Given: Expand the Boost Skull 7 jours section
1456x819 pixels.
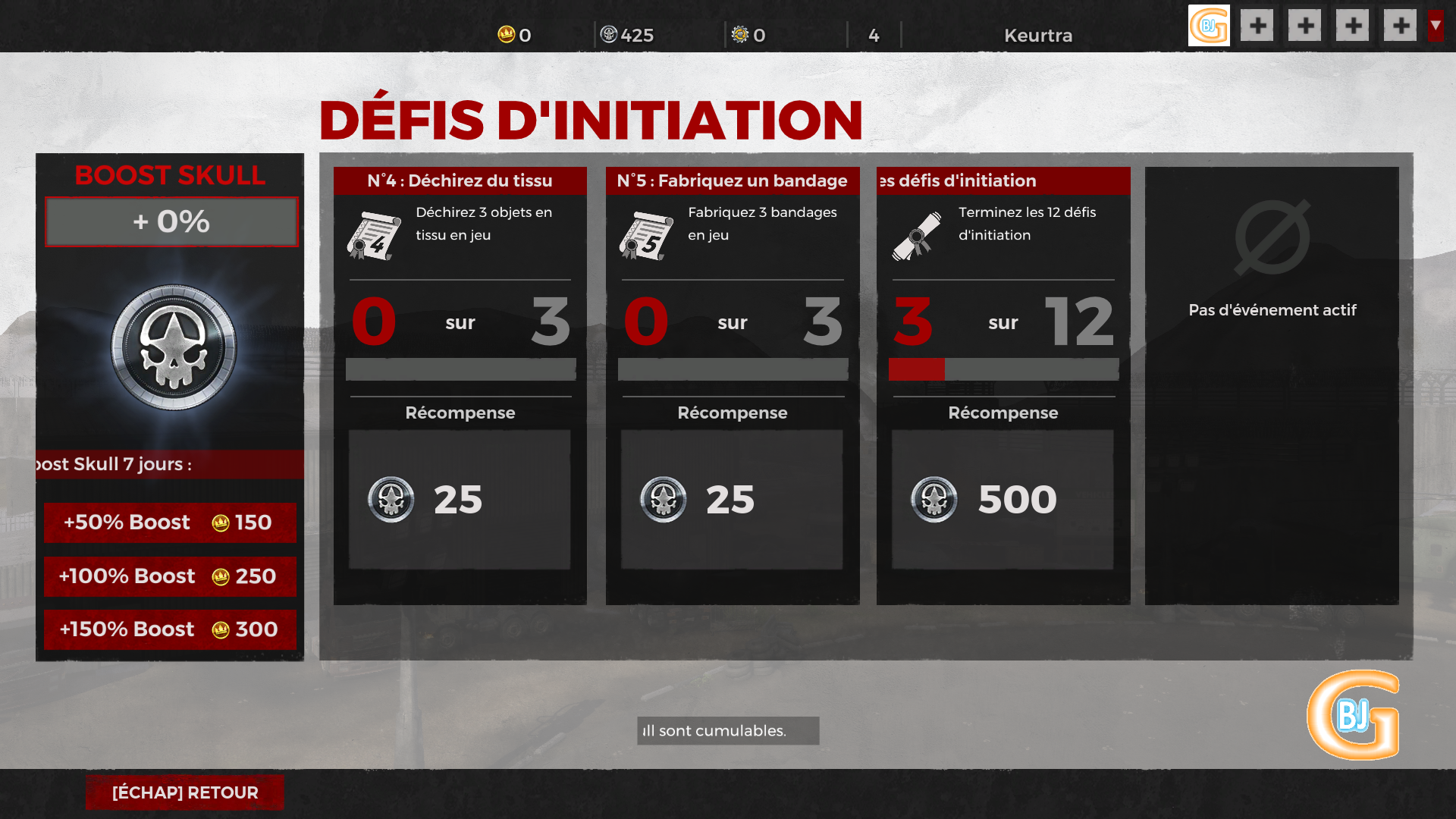Looking at the screenshot, I should (x=170, y=464).
